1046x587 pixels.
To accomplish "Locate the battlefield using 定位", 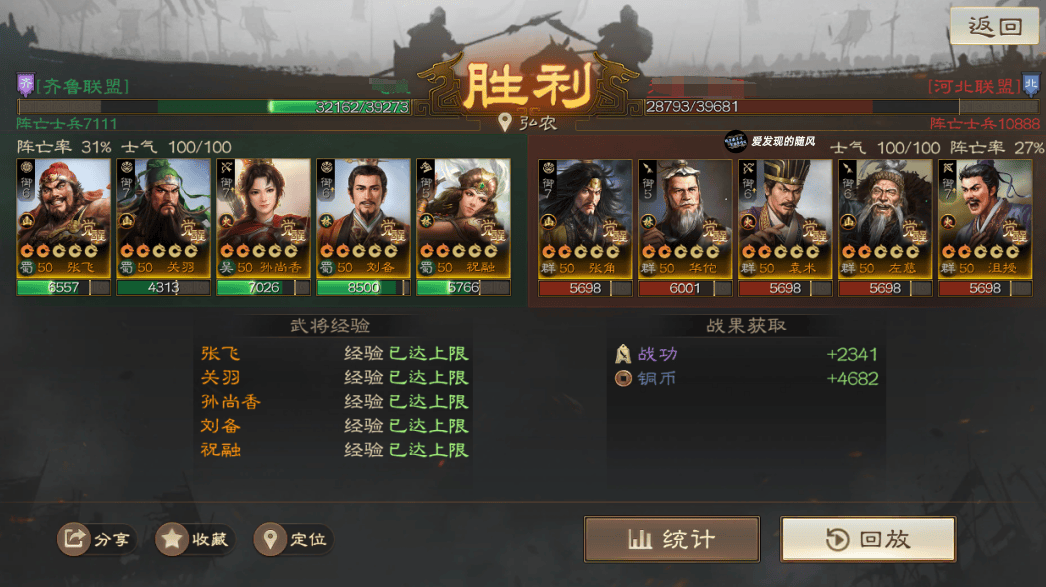I will coord(294,540).
